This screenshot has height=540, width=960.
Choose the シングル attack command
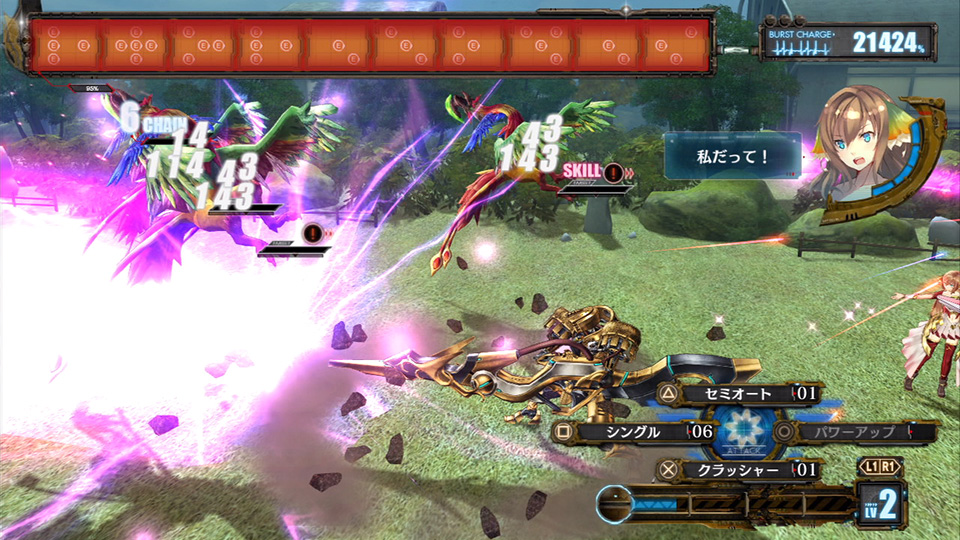[635, 432]
